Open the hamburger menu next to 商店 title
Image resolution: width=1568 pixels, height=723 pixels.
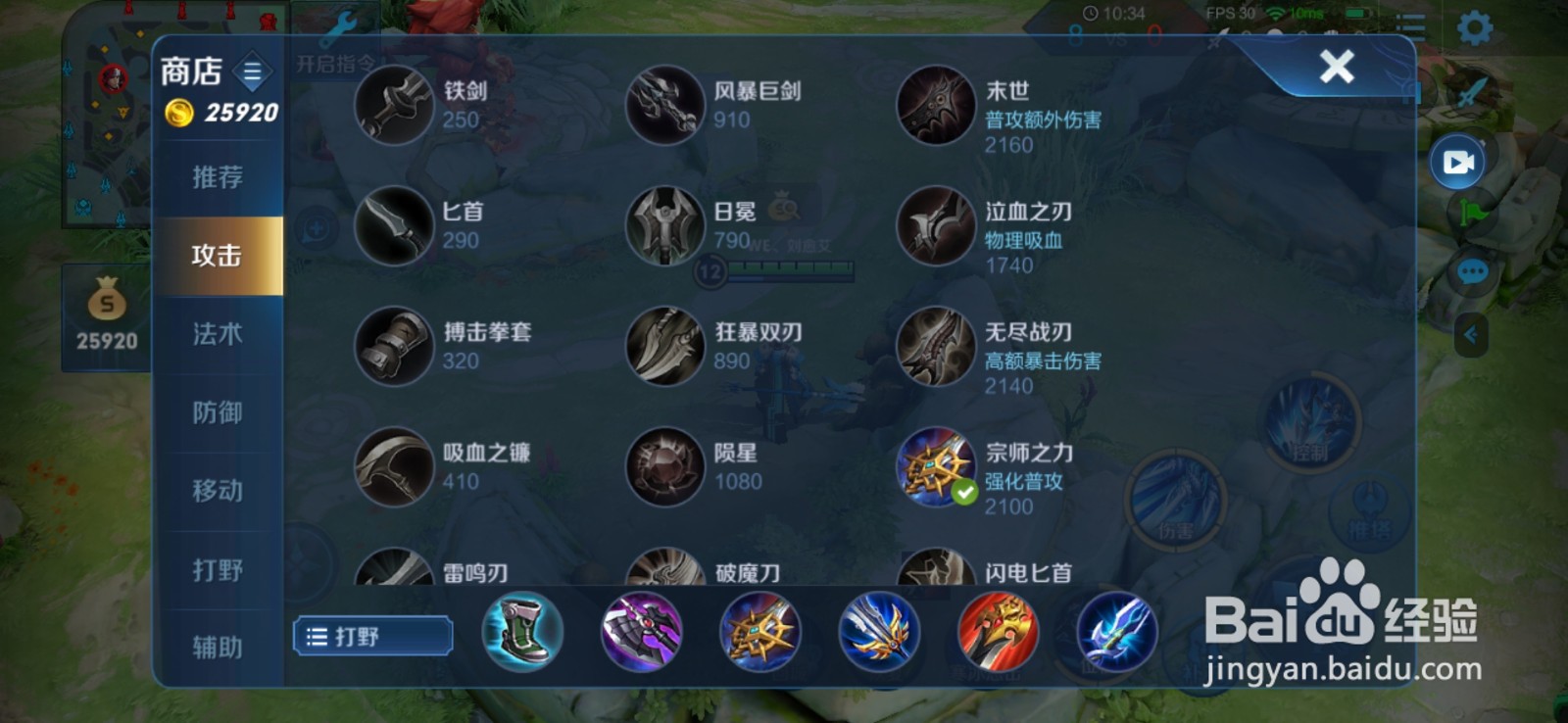click(x=254, y=71)
